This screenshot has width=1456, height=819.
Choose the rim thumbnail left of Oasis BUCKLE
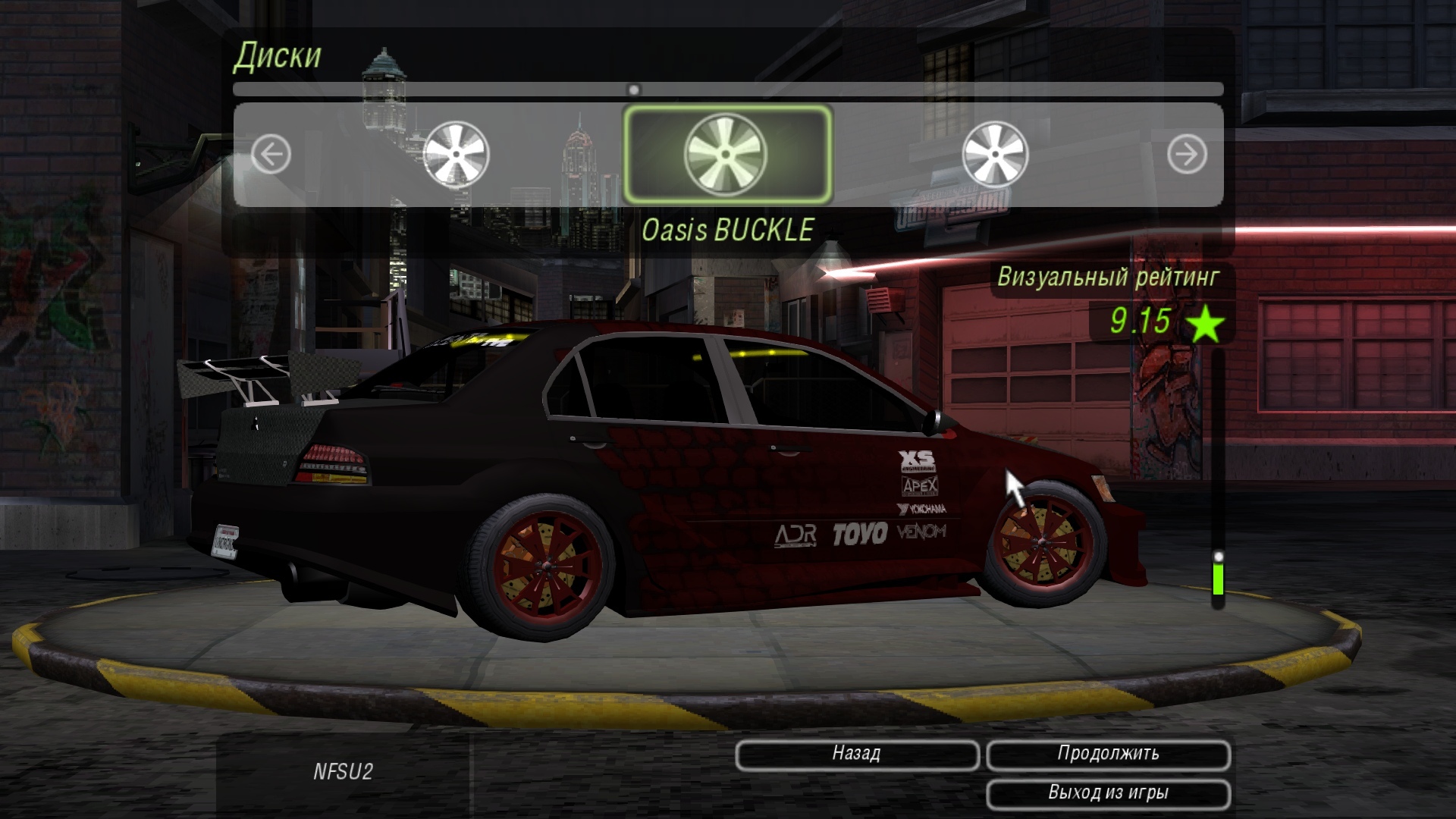456,155
